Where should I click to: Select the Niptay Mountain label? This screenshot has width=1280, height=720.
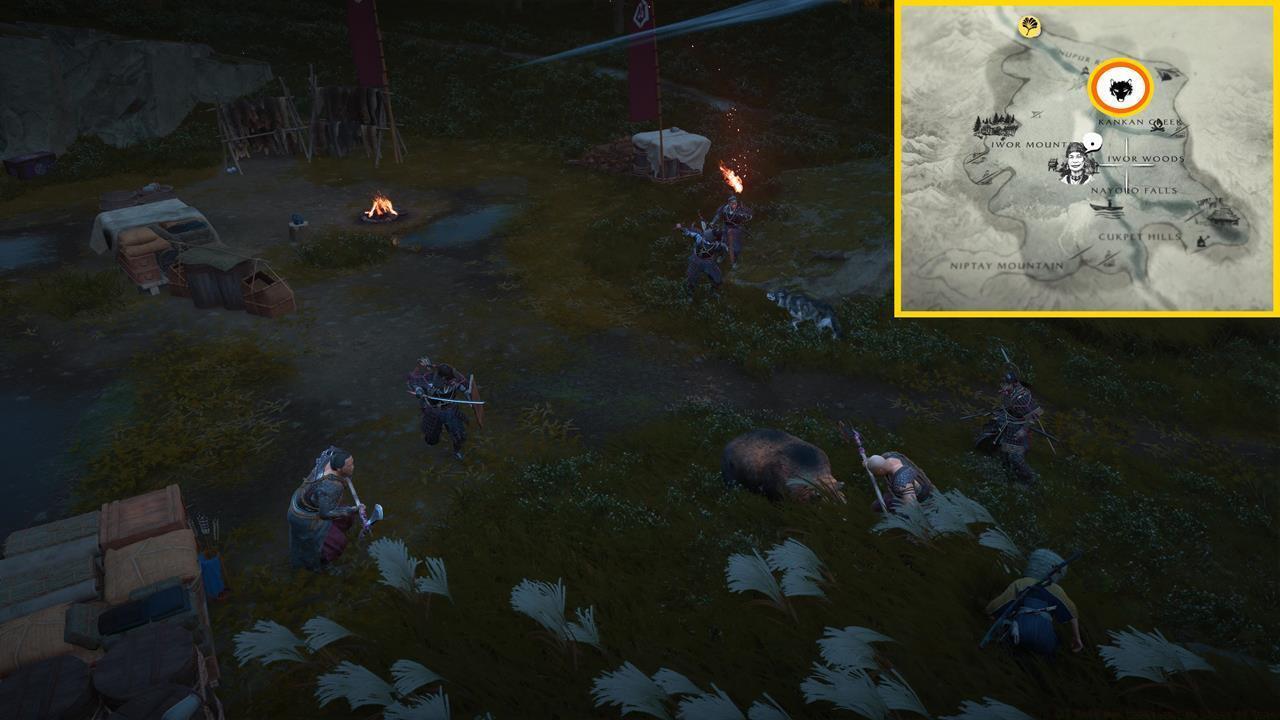[1004, 265]
